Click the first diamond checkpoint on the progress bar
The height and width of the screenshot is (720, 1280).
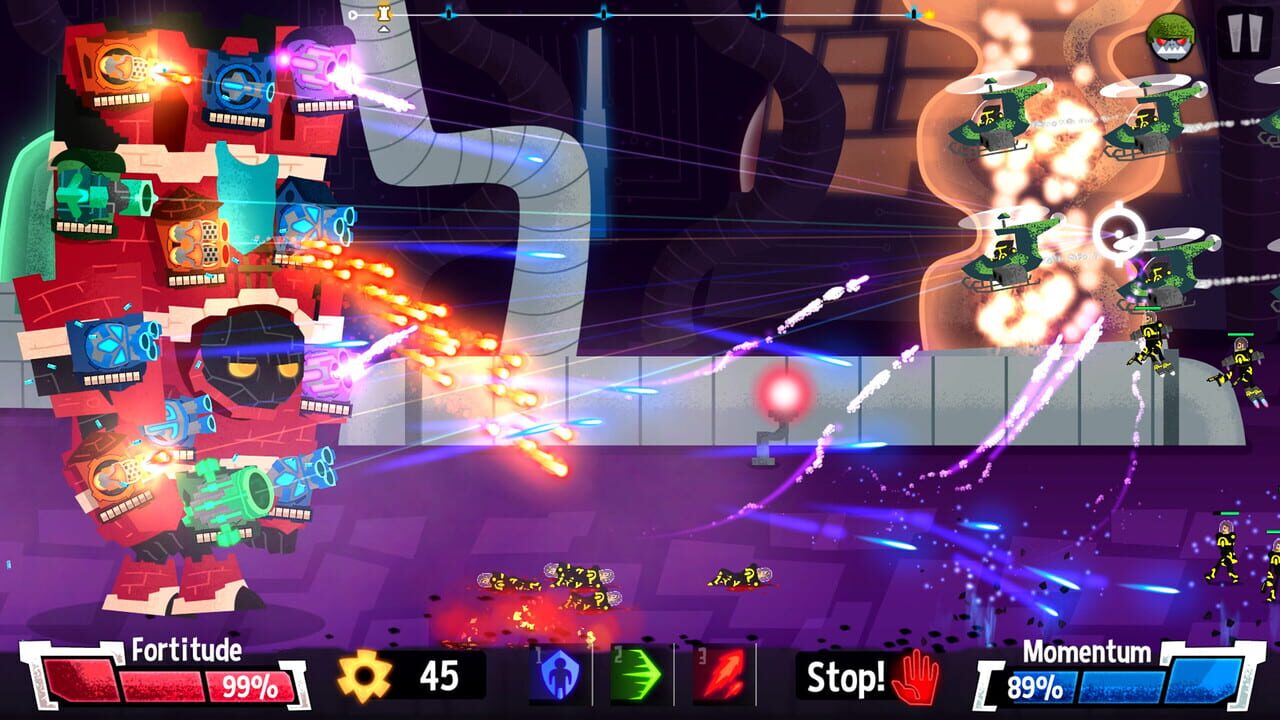pos(450,14)
